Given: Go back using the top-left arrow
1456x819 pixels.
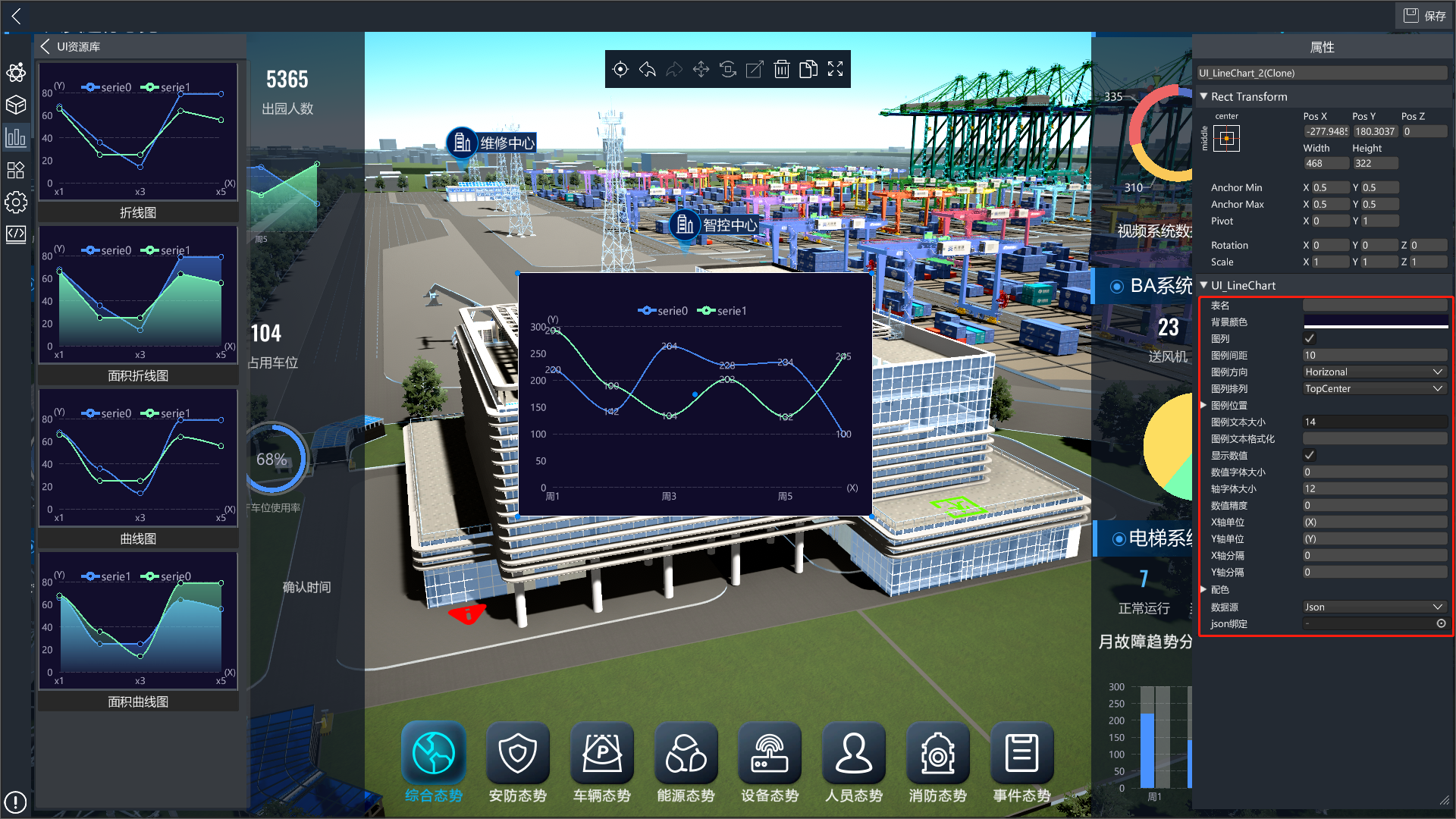Looking at the screenshot, I should 16,16.
